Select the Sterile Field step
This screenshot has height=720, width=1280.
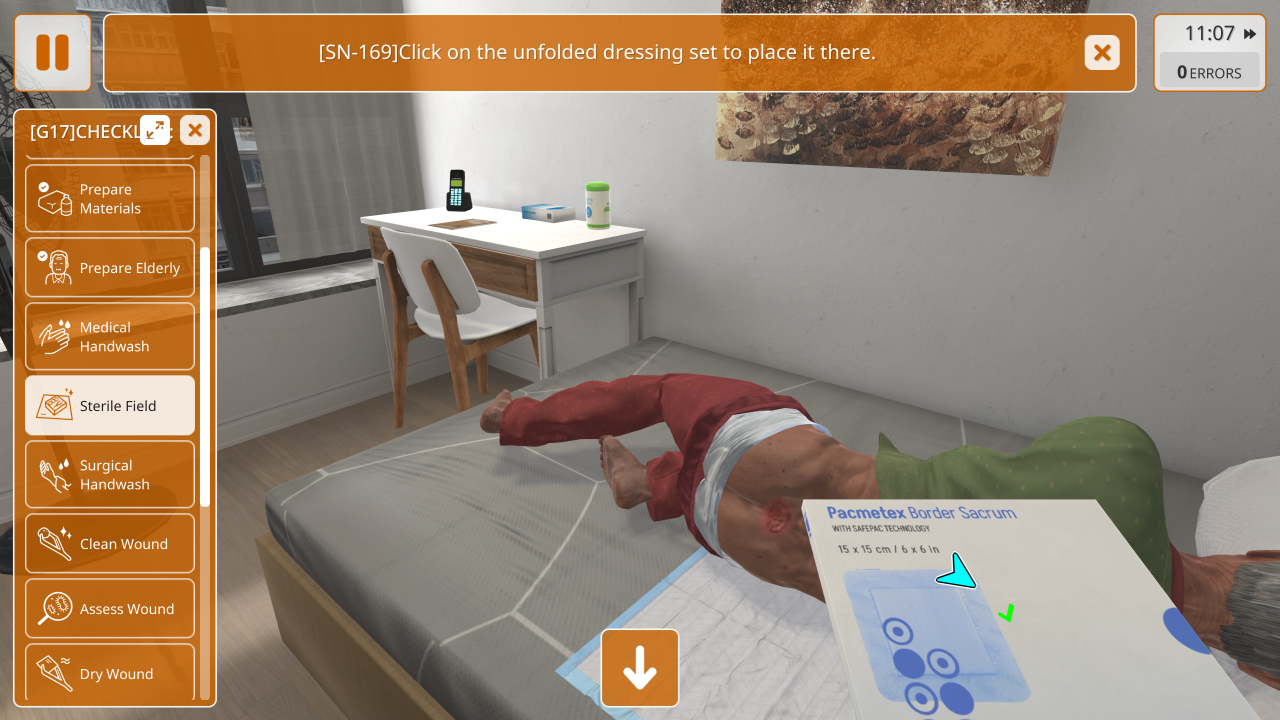click(x=110, y=406)
